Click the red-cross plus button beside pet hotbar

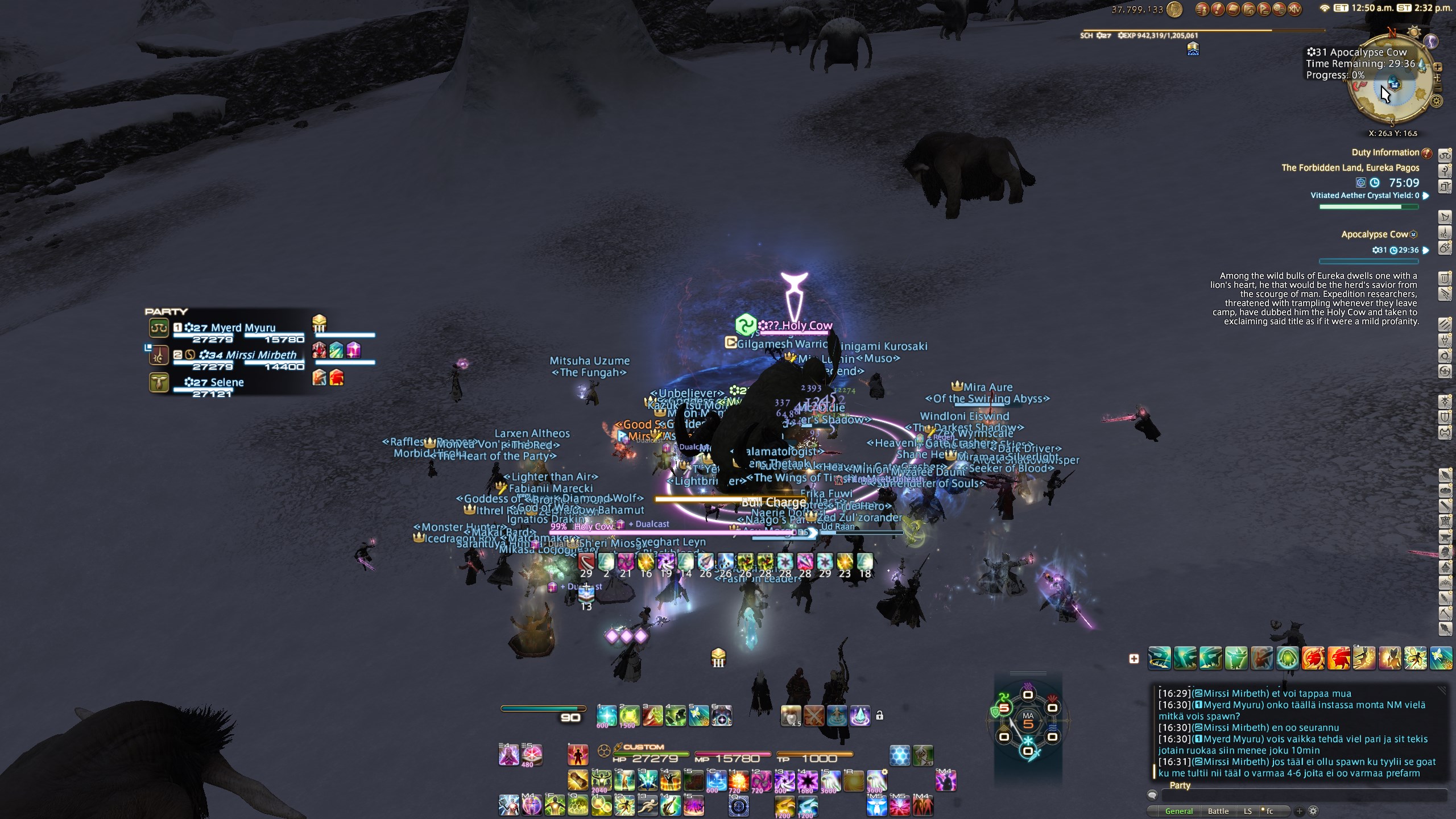pos(1134,659)
